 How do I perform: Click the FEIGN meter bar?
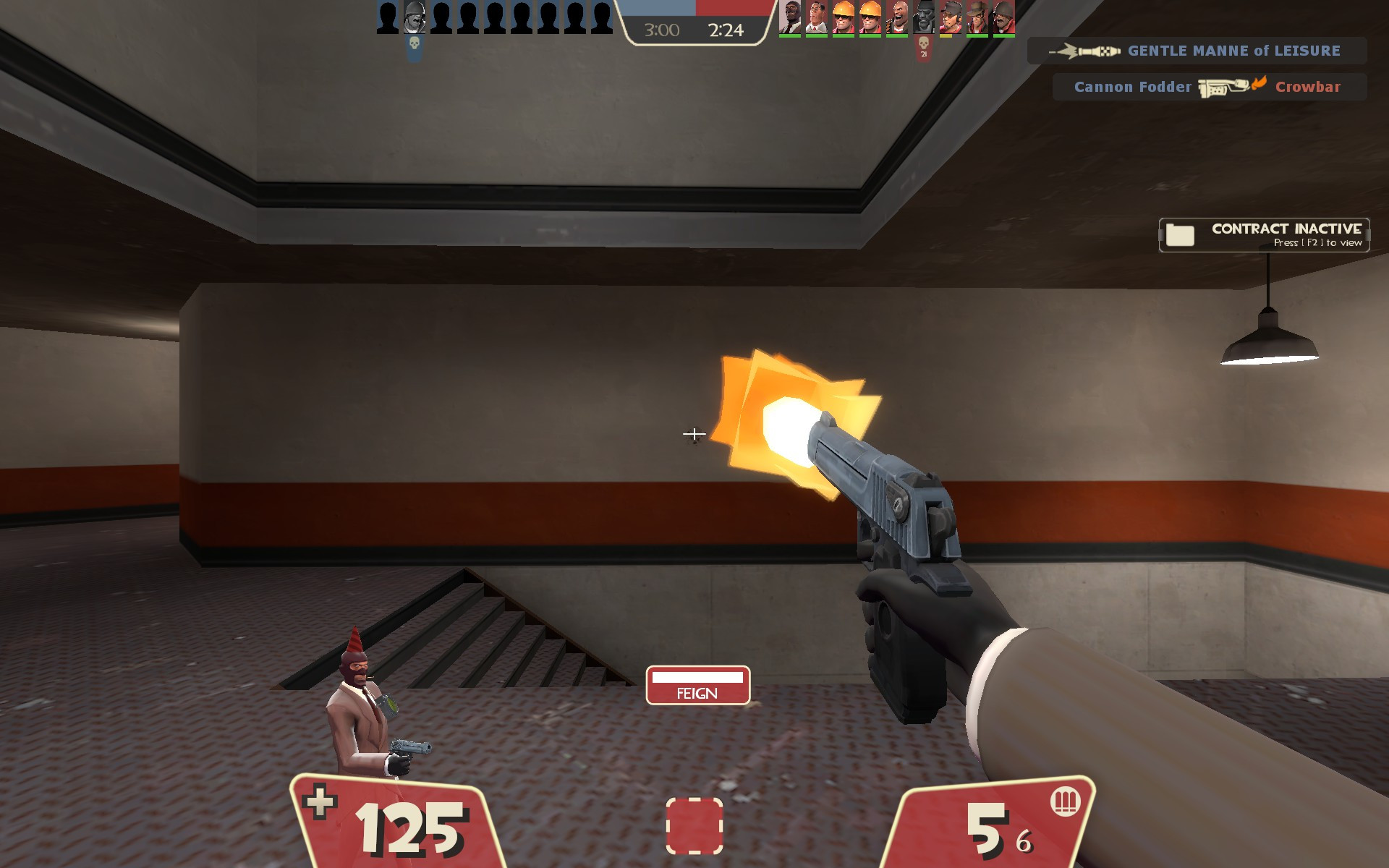click(x=697, y=678)
